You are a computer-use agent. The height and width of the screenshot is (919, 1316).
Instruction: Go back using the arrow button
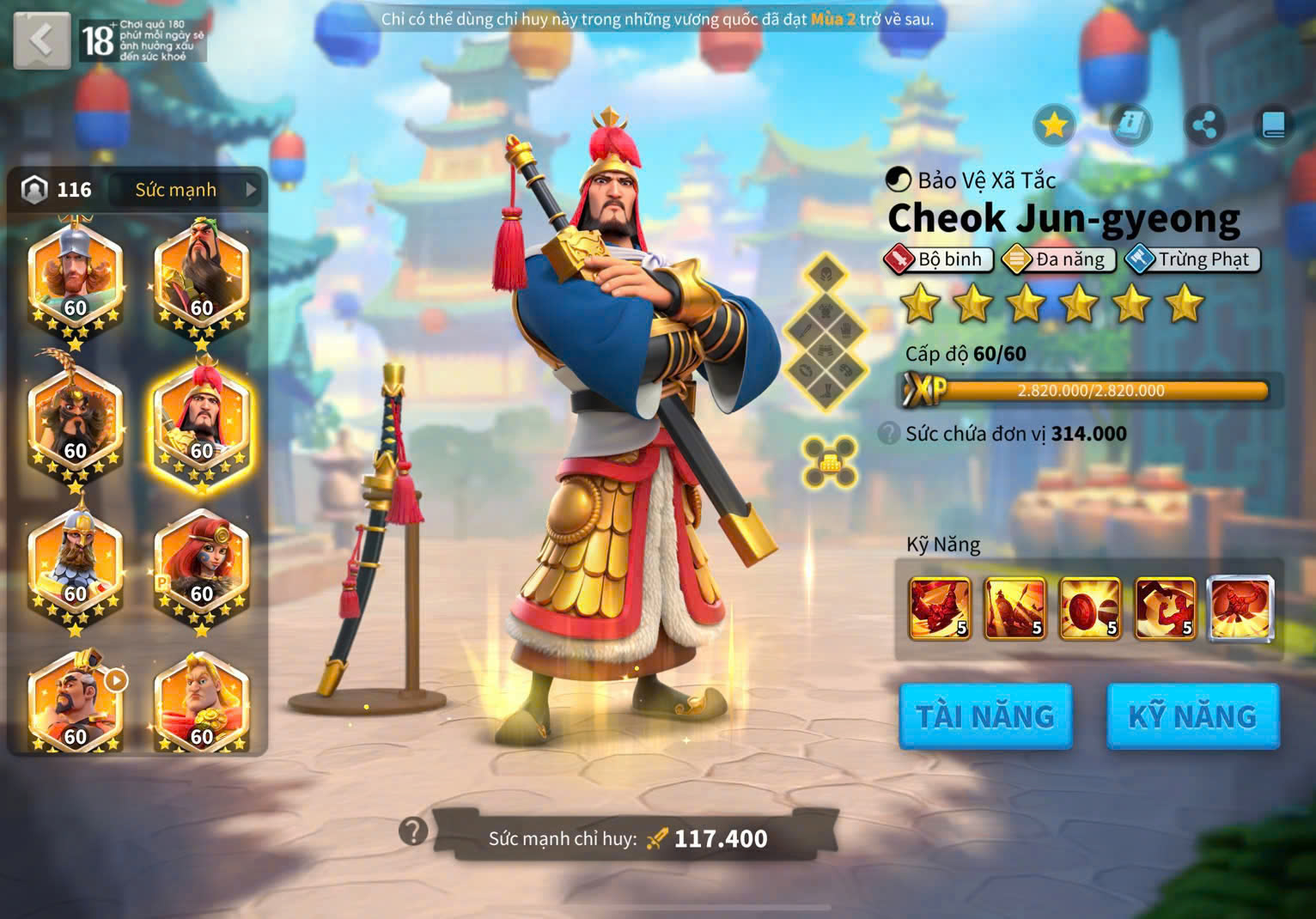[41, 40]
